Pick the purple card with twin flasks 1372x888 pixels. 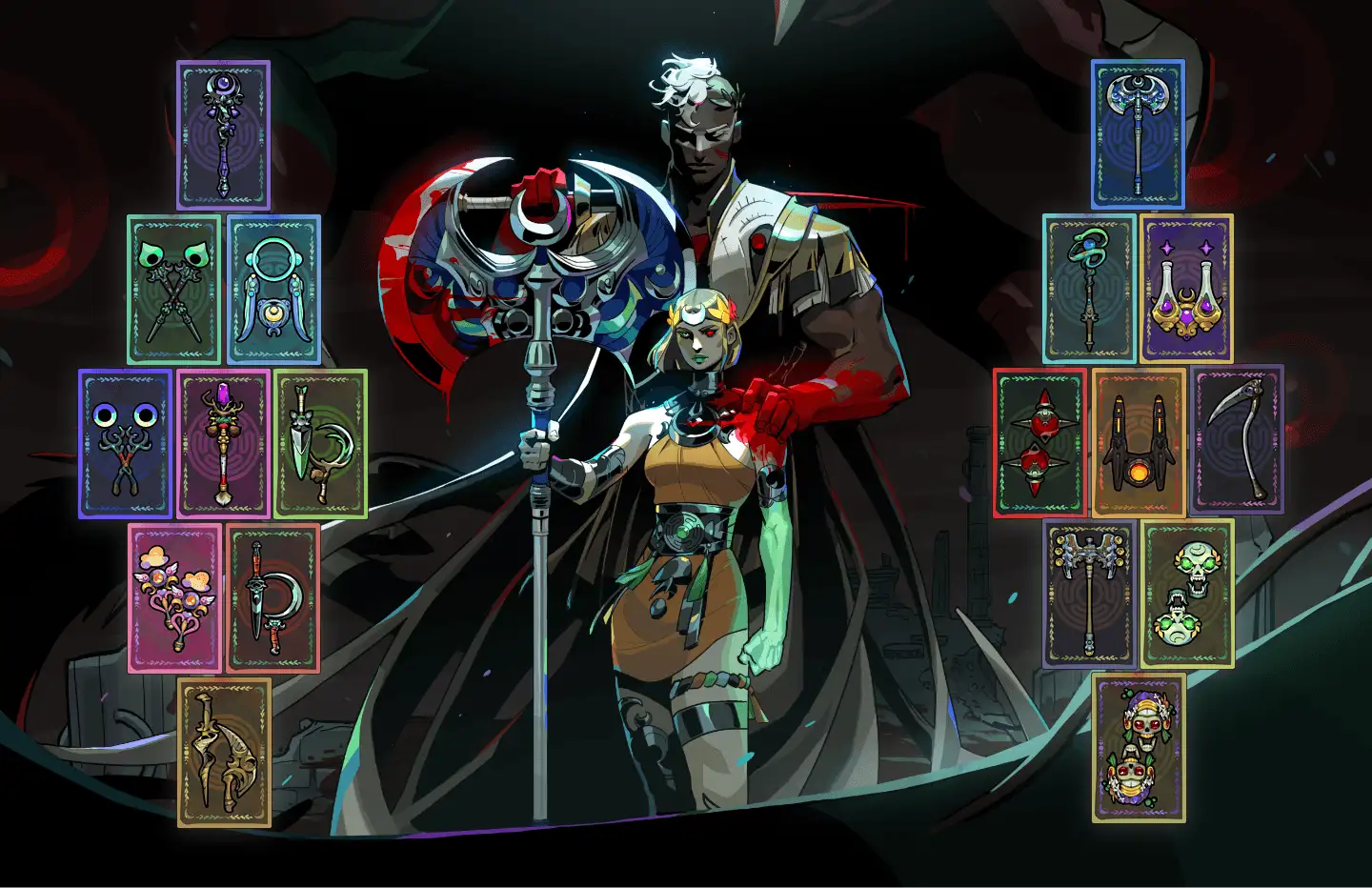(1186, 290)
